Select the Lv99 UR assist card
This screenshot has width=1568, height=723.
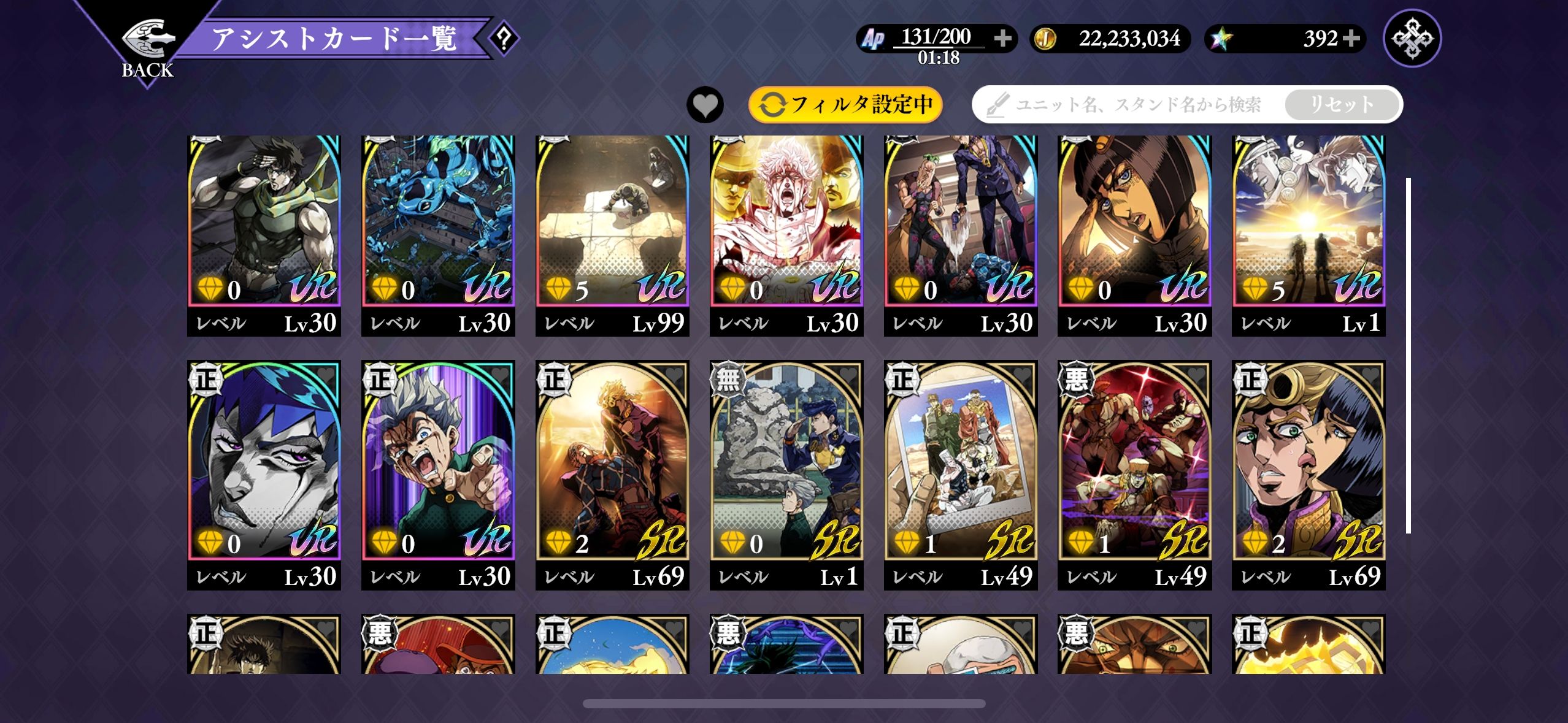coord(612,233)
